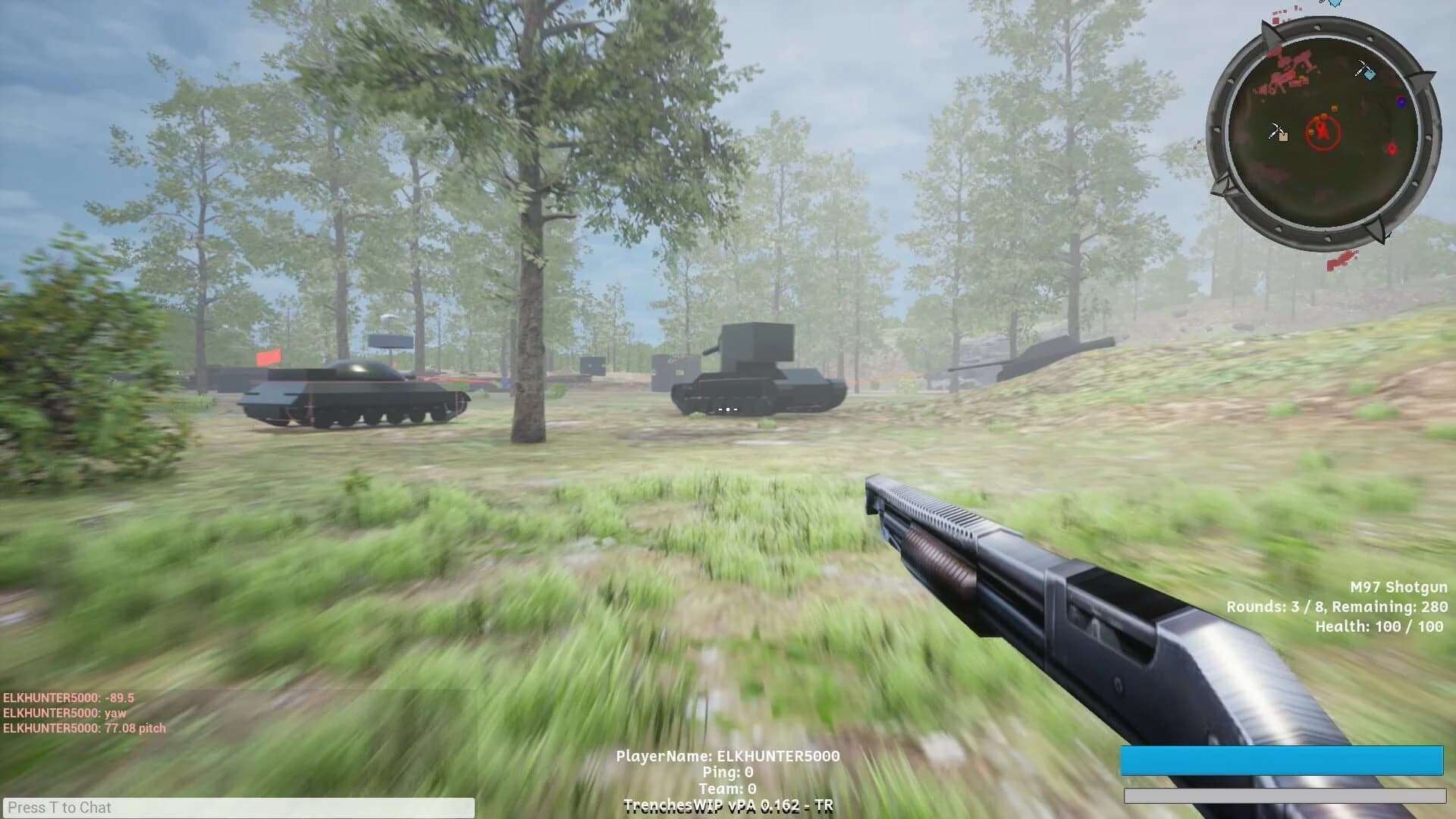Screen dimensions: 1456x819
Task: Click the red marker below the minimap ring
Action: click(1341, 261)
